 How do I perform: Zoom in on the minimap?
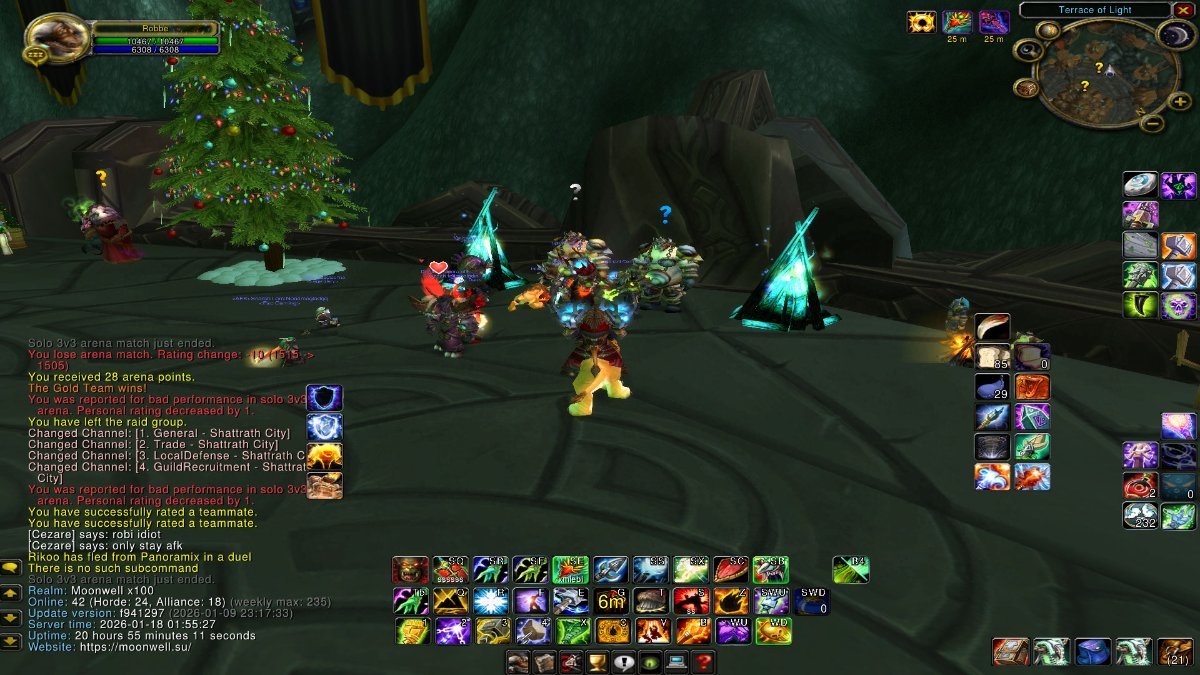click(x=1180, y=101)
